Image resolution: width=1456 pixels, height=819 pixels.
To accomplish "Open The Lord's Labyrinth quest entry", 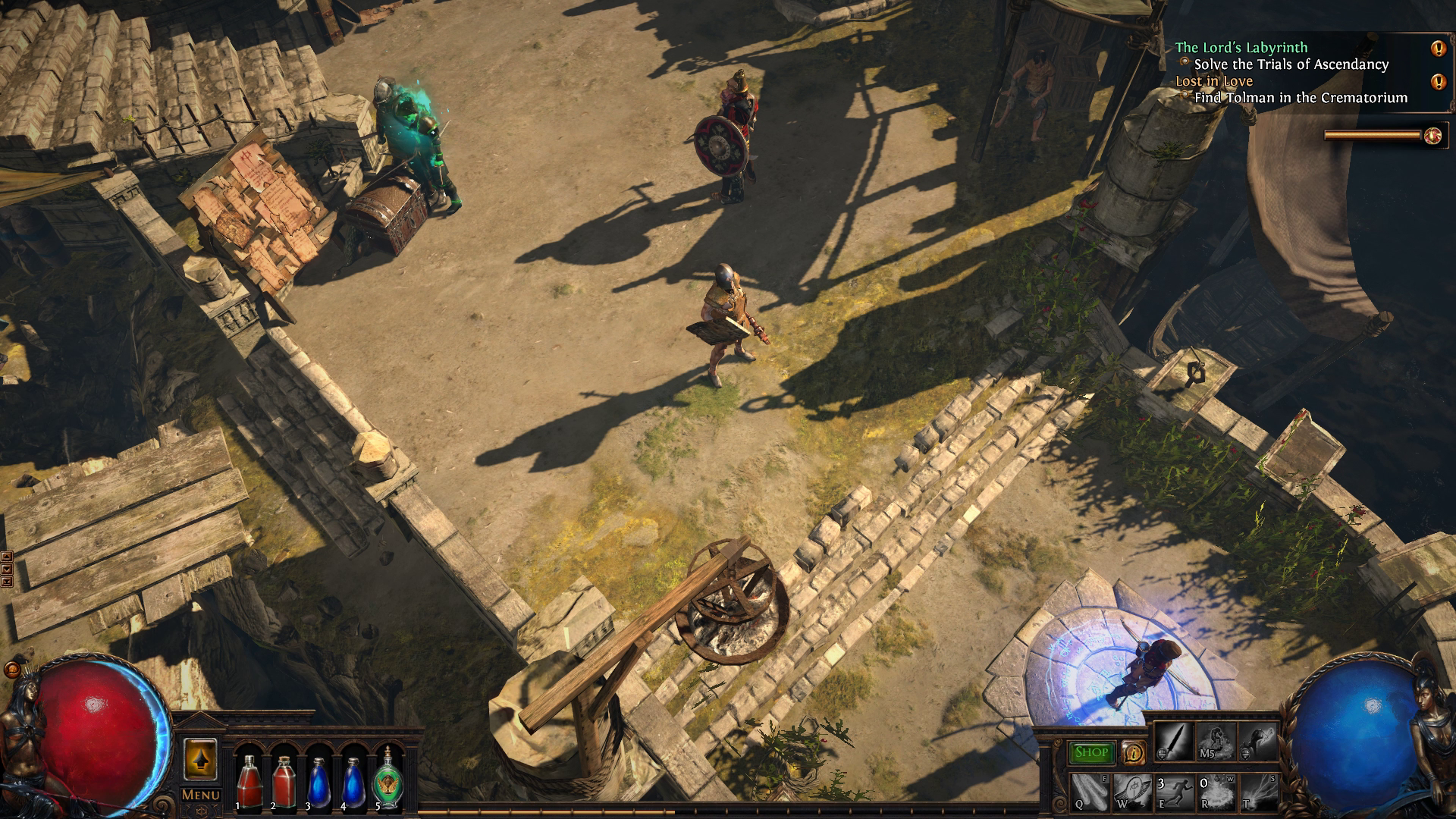I will (1241, 47).
